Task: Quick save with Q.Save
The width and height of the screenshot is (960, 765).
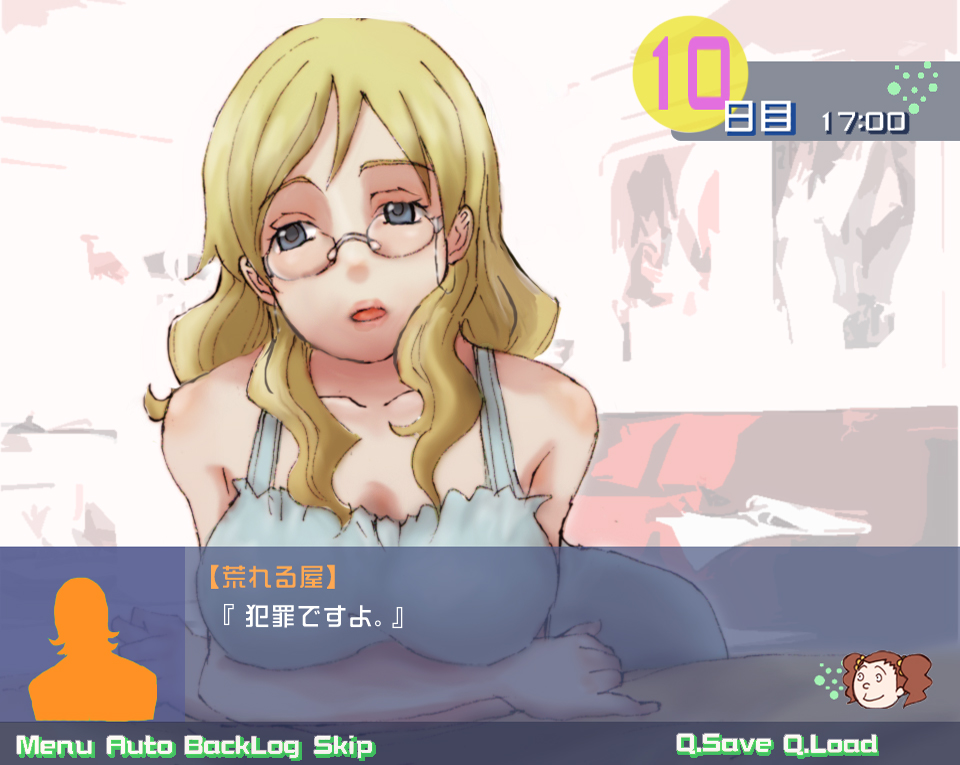Action: click(x=724, y=744)
